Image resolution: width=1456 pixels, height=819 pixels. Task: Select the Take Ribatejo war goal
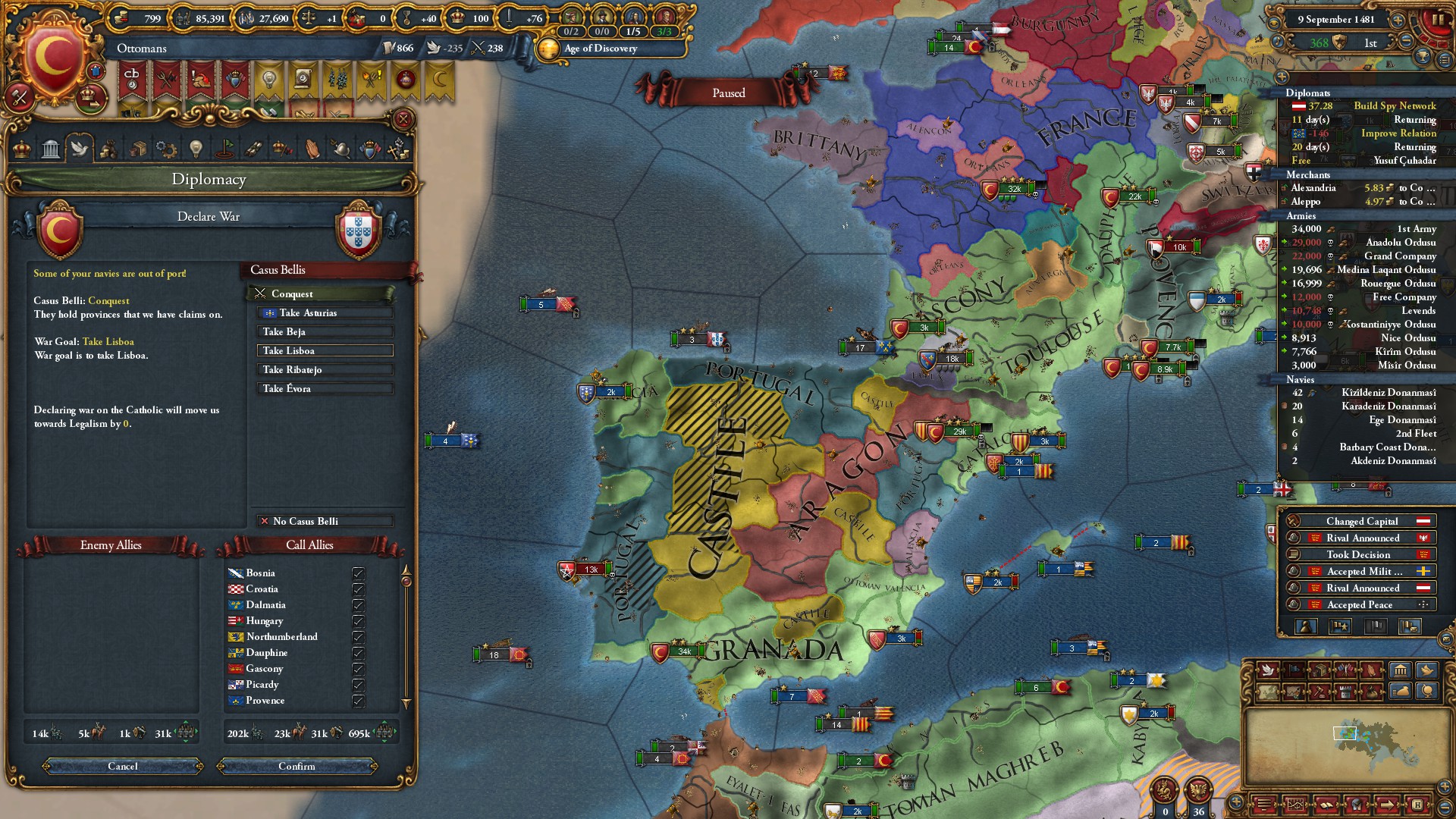pos(325,369)
